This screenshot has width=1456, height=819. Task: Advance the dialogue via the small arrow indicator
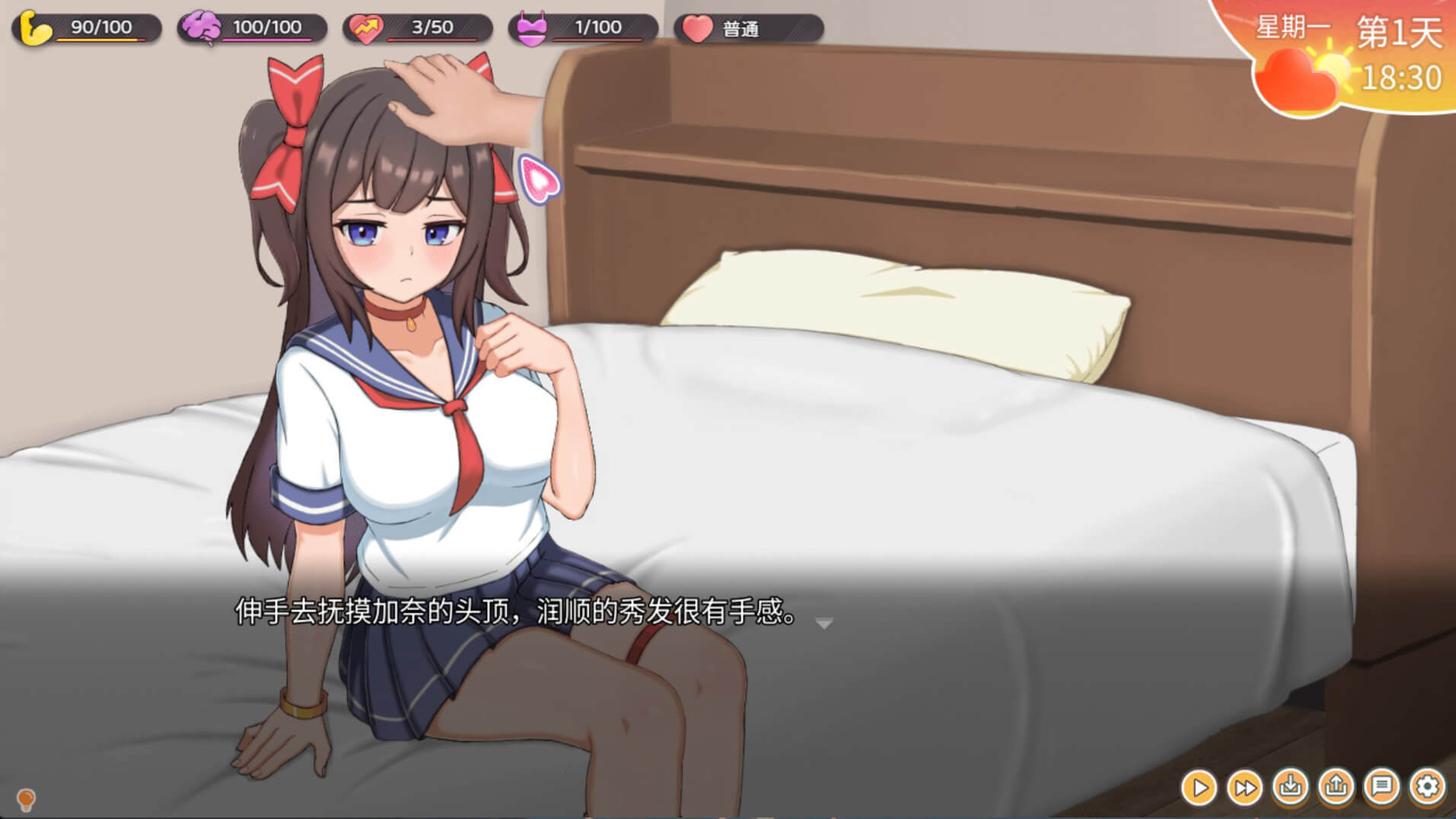824,623
